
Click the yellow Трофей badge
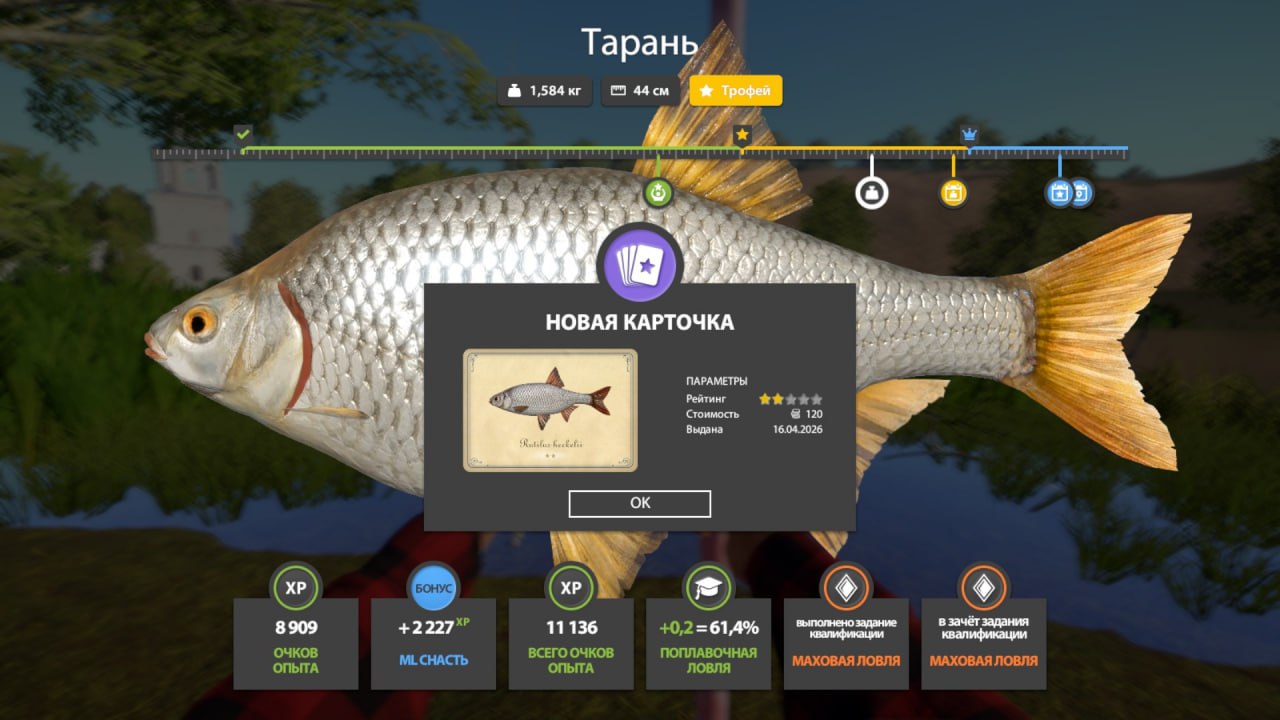pyautogui.click(x=735, y=91)
